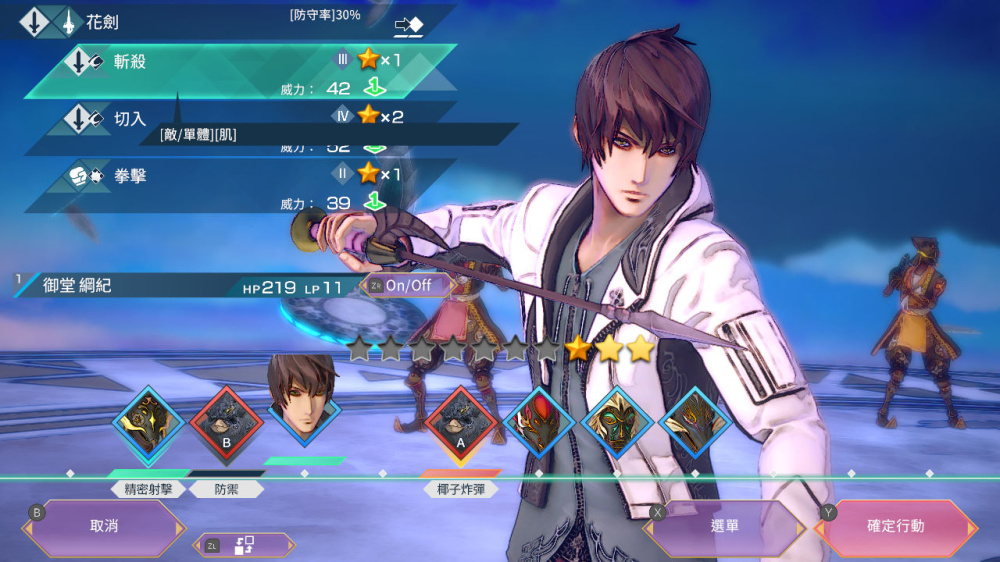The width and height of the screenshot is (1000, 562).
Task: Select enemy B portrait on the timeline
Action: (x=226, y=424)
